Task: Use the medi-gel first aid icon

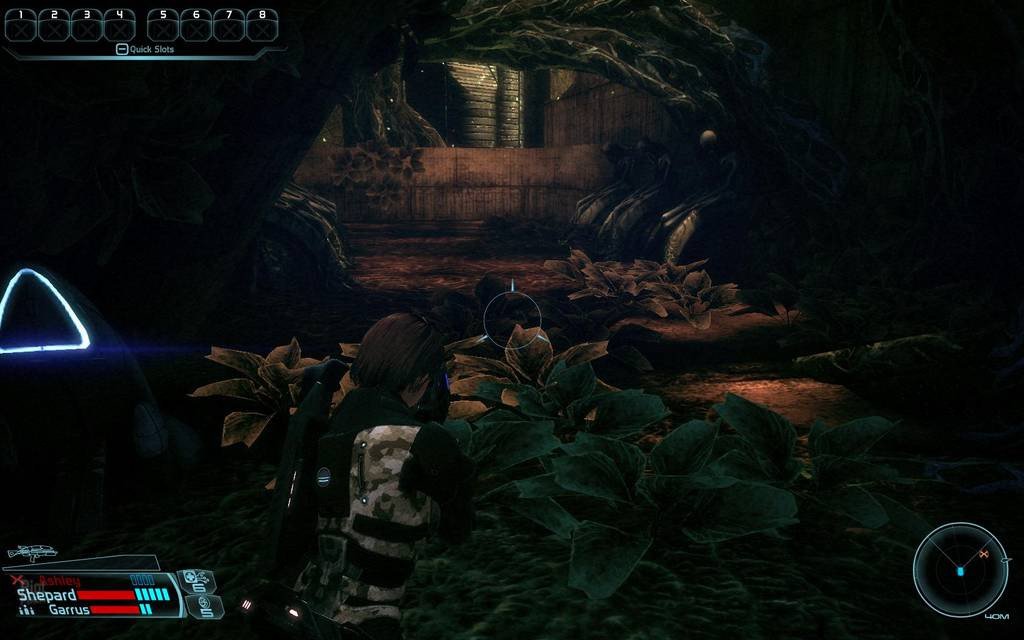Action: pos(195,580)
